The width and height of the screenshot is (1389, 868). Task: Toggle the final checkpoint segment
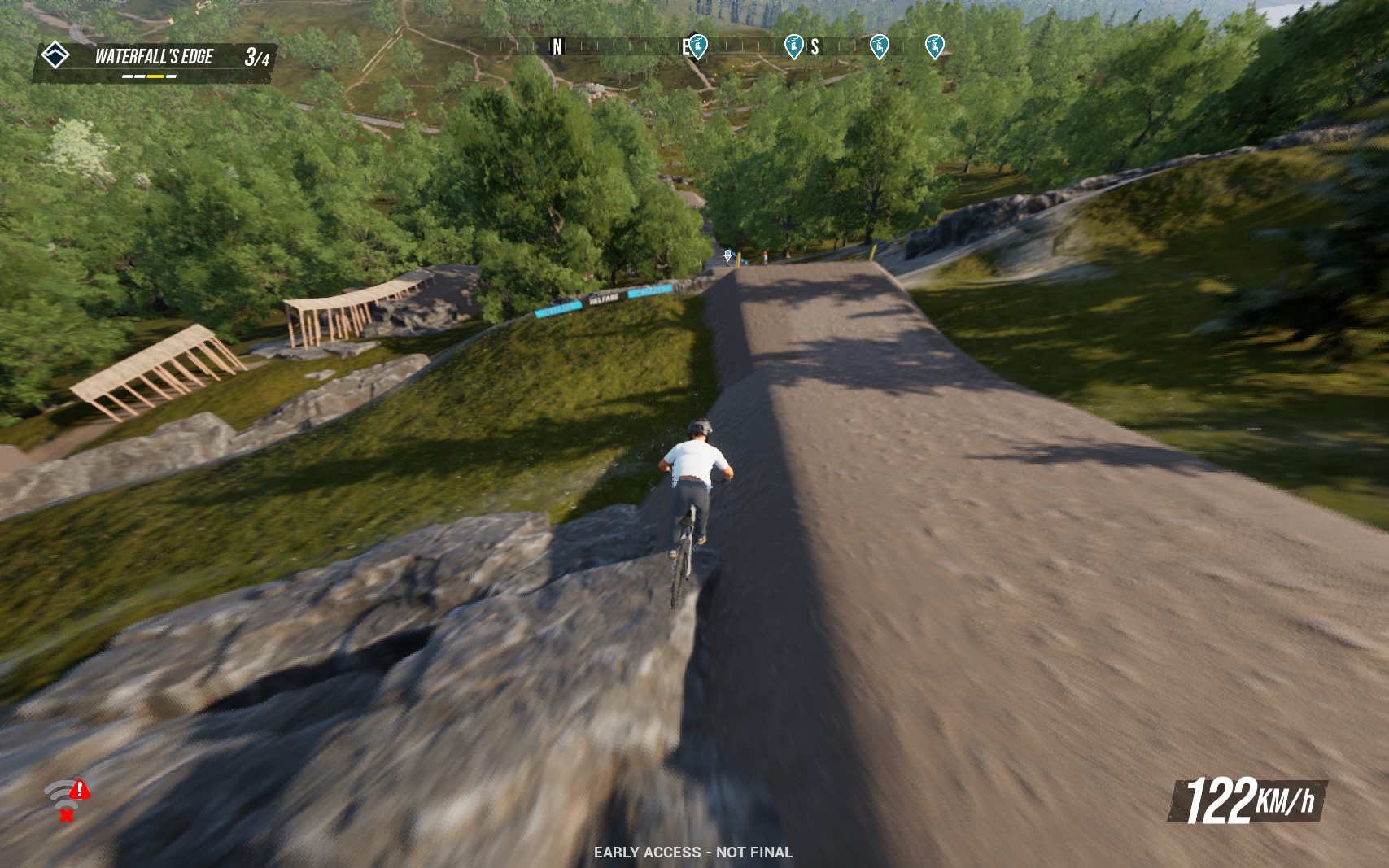172,76
